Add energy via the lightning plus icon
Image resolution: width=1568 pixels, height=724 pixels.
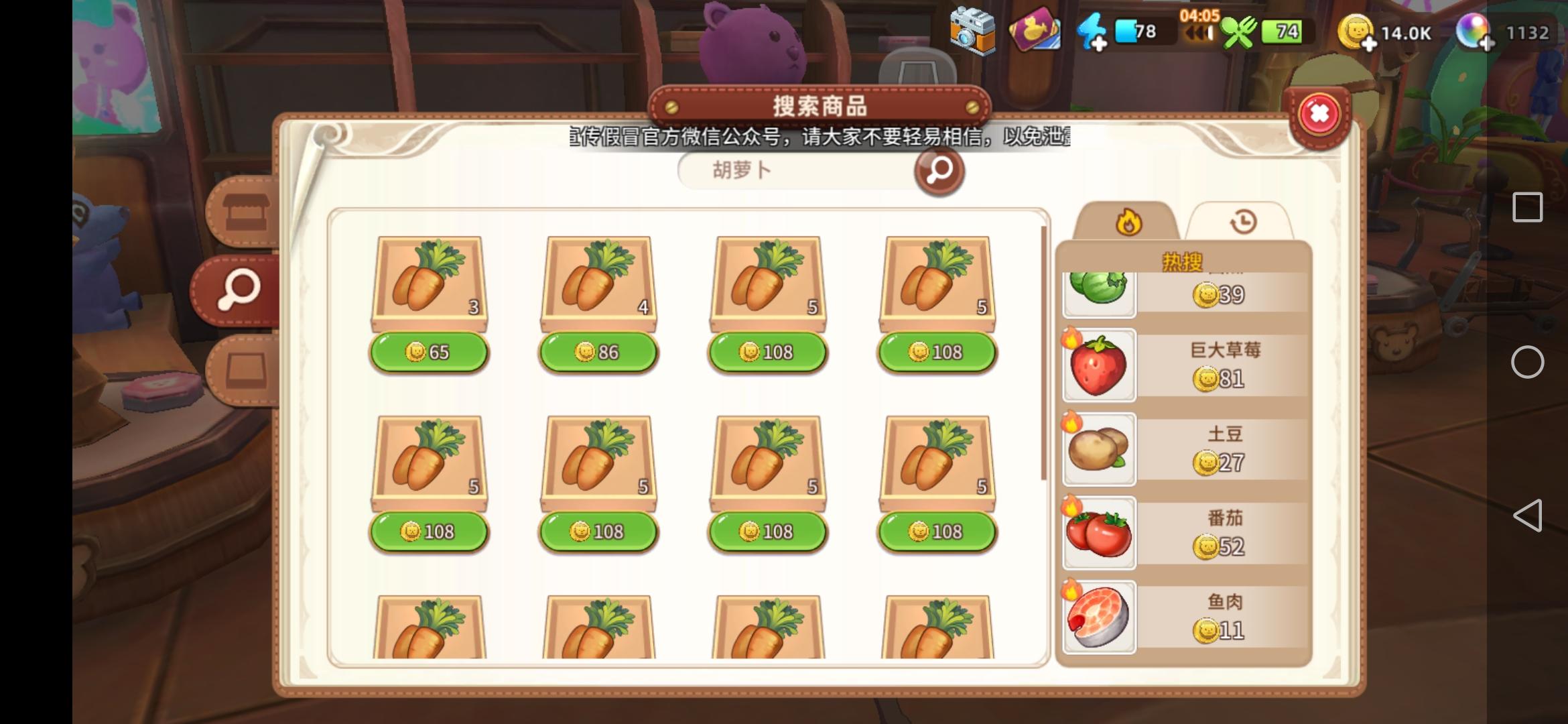pyautogui.click(x=1092, y=30)
